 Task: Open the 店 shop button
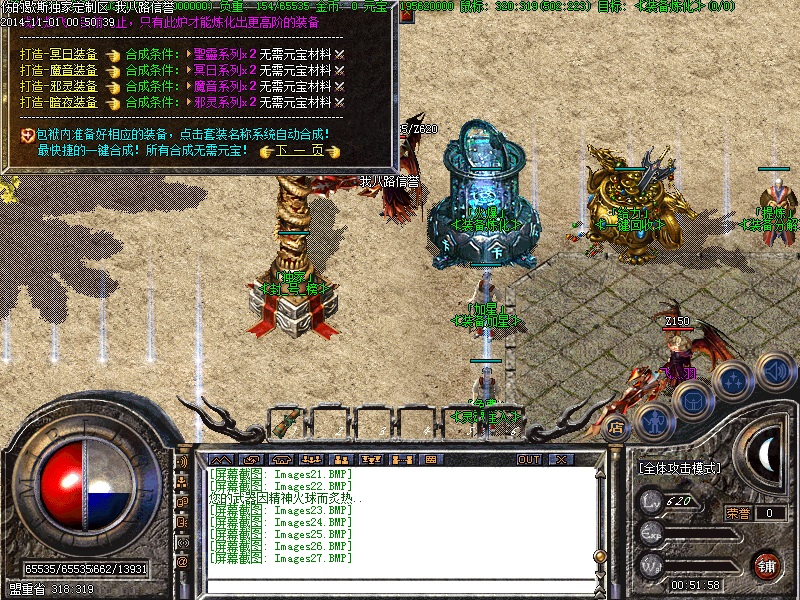pos(616,428)
